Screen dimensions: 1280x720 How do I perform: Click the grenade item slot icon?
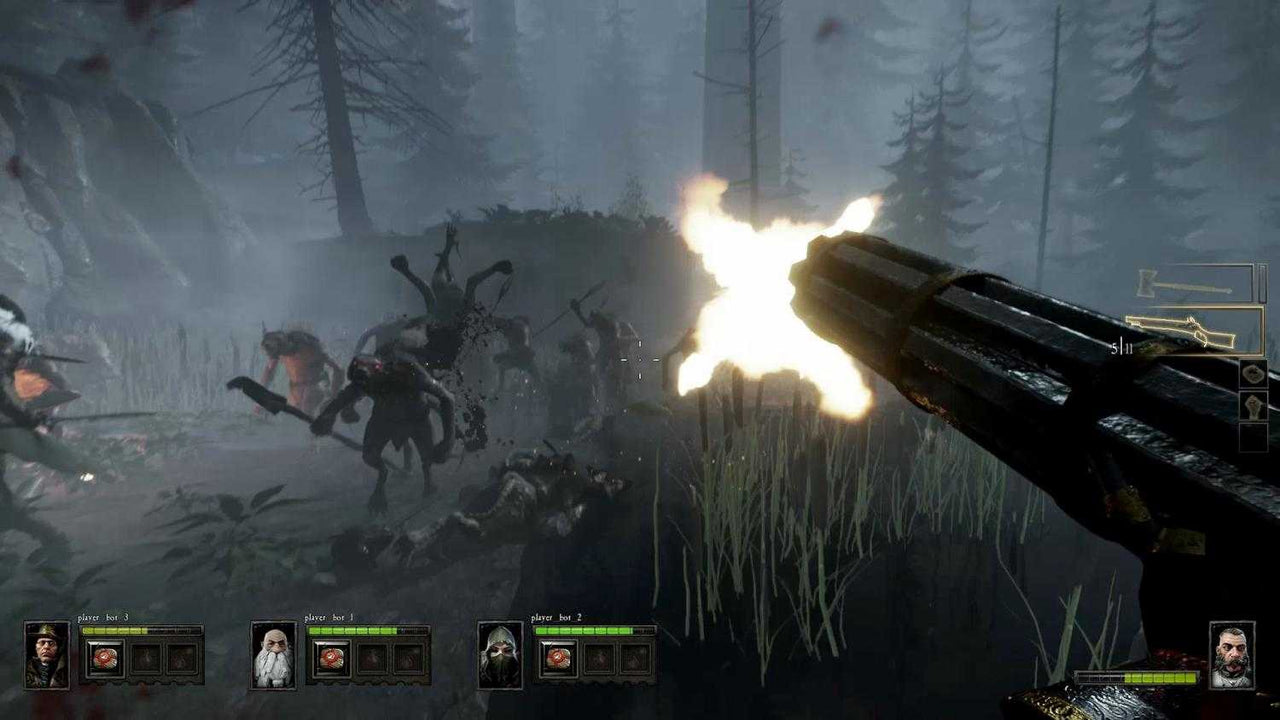click(1253, 374)
